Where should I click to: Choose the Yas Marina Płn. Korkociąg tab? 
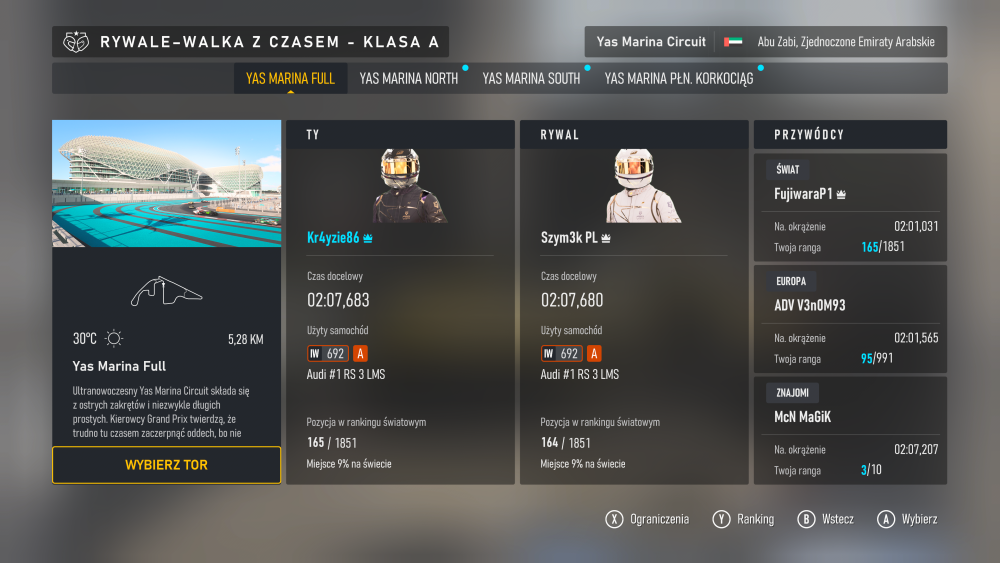pos(679,78)
